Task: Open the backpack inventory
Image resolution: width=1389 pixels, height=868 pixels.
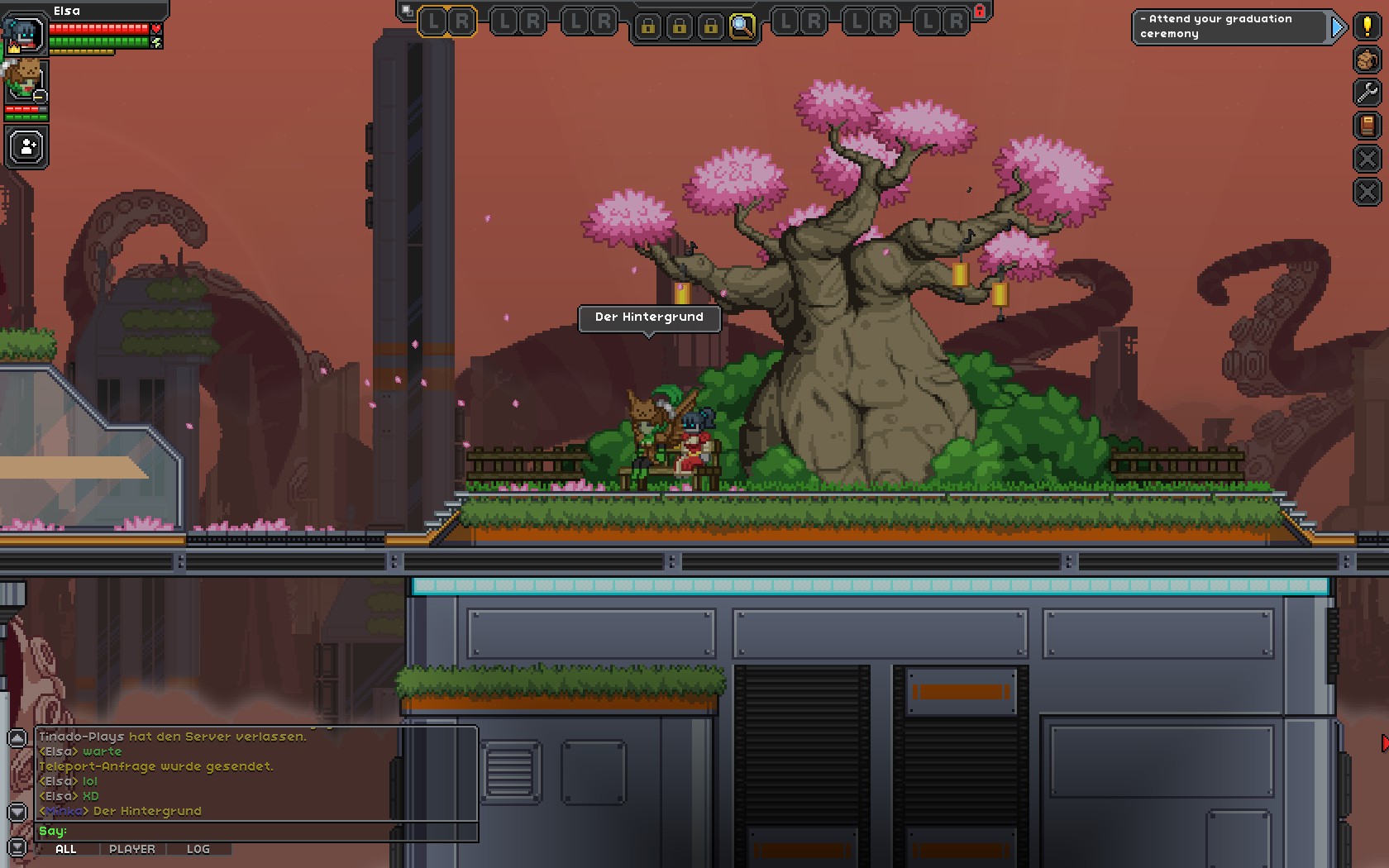Action: 1368,60
